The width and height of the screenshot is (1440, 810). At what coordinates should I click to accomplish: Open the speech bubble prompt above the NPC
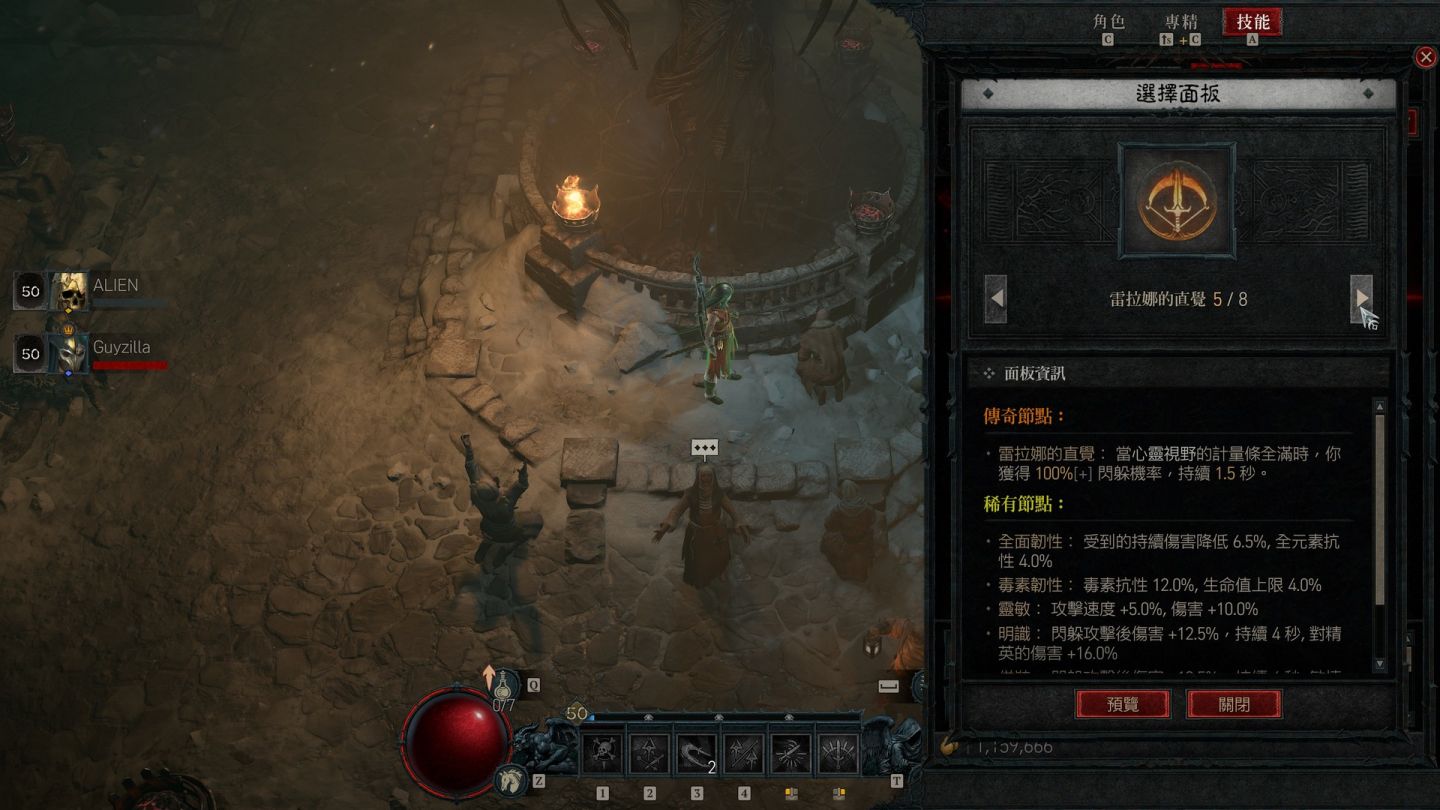pos(705,449)
